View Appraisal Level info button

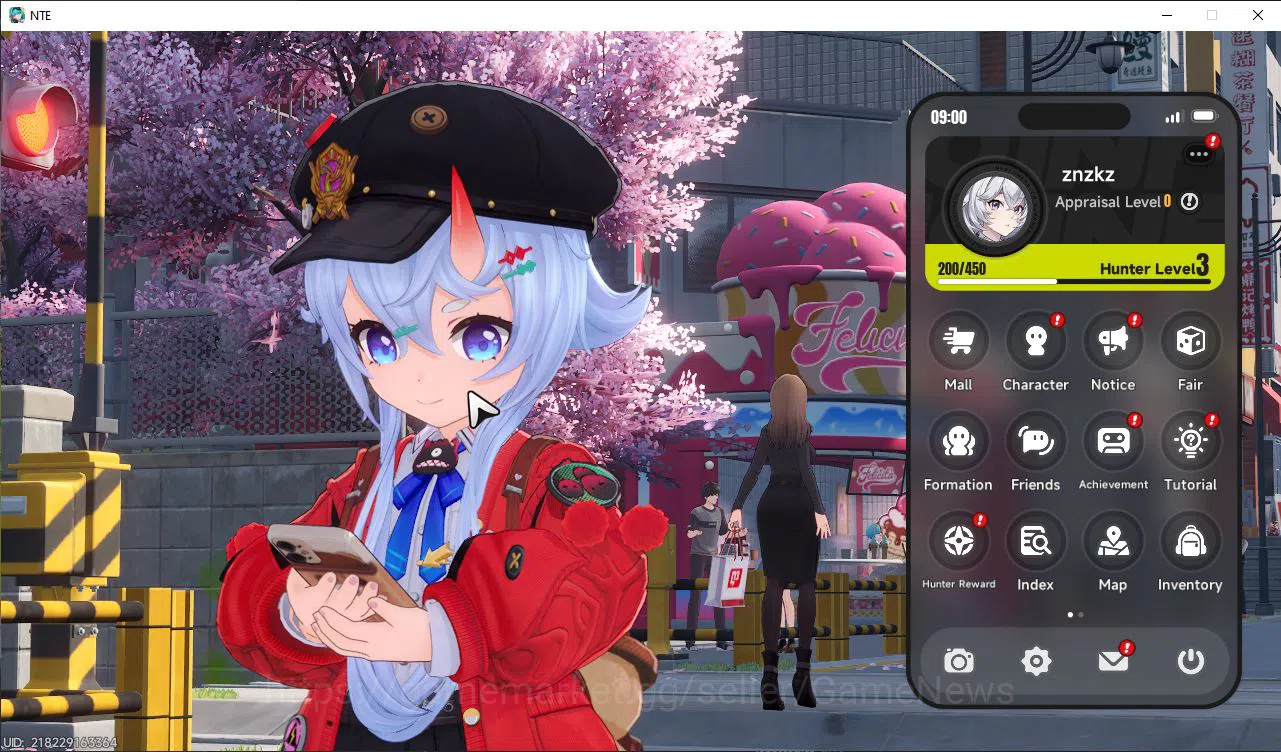click(1189, 201)
